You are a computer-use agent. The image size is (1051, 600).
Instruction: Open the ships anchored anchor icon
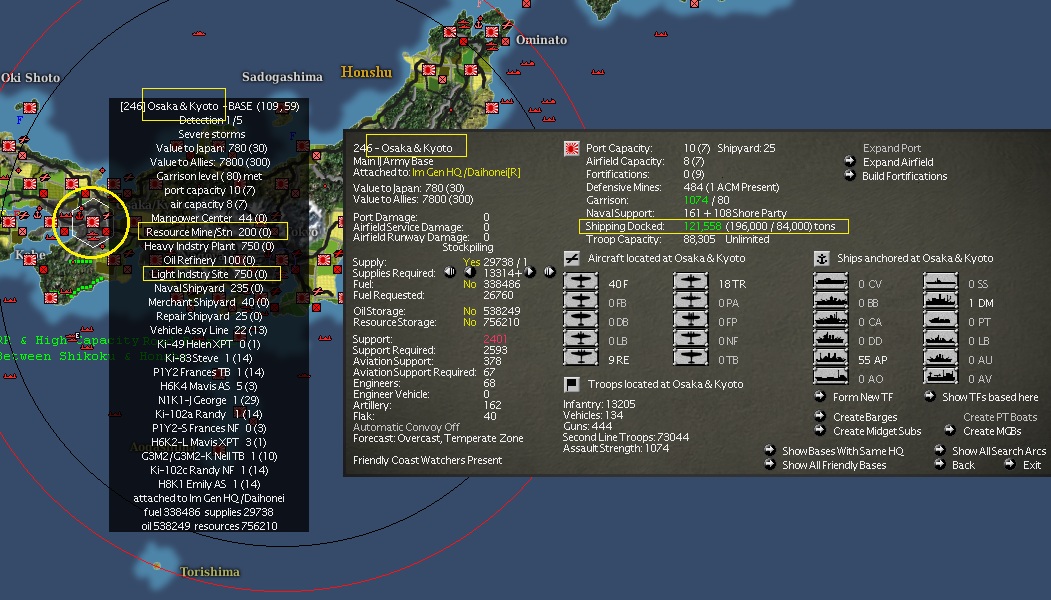coord(823,258)
